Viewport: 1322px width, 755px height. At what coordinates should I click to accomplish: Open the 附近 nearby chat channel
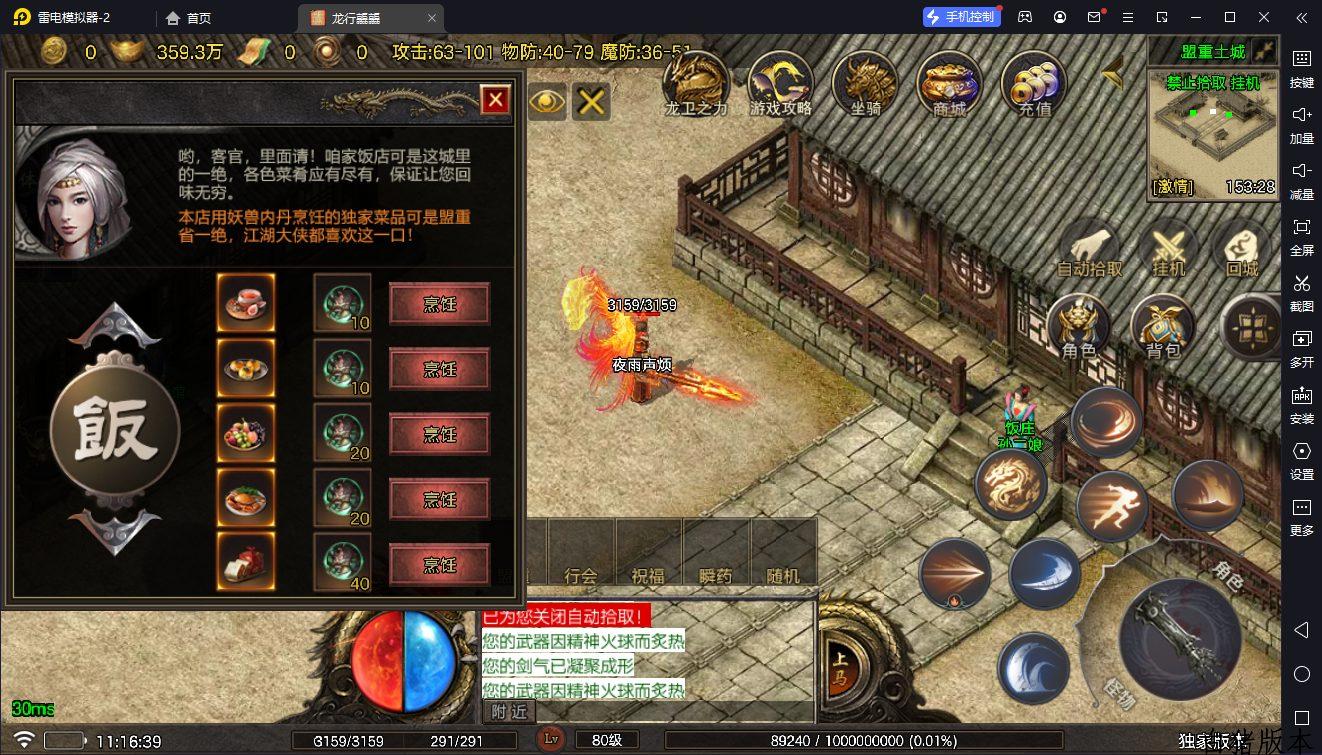[x=509, y=711]
